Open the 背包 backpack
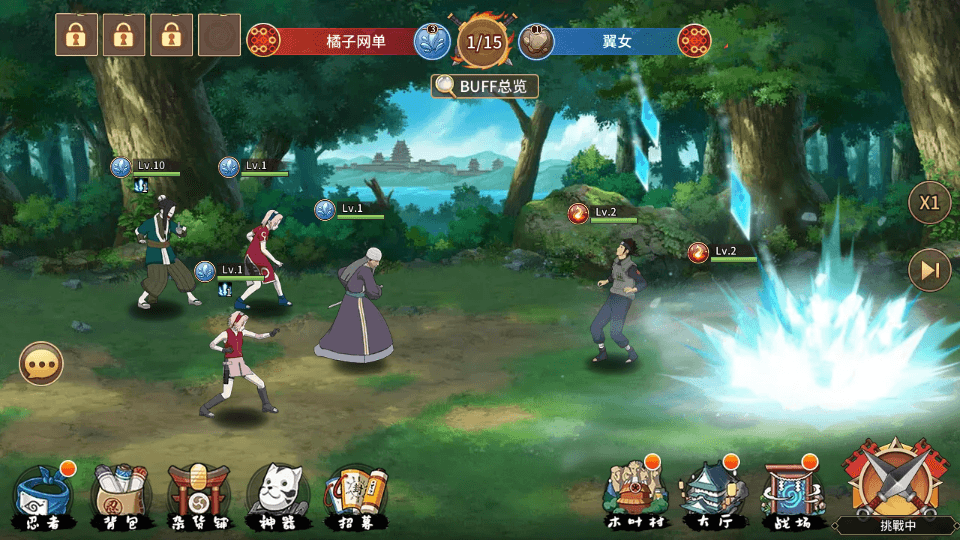960x540 pixels. [121, 495]
